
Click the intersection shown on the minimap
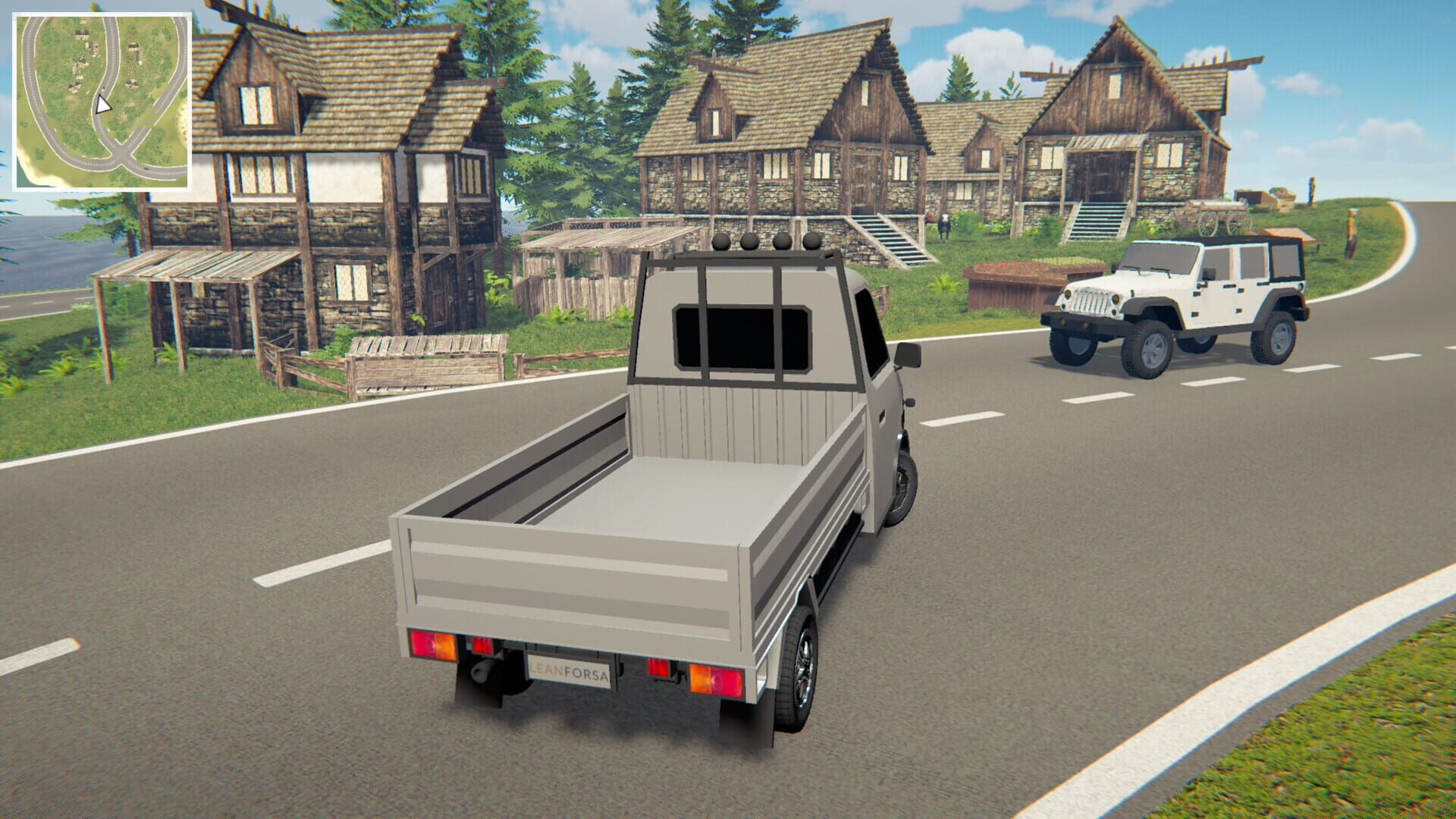121,154
